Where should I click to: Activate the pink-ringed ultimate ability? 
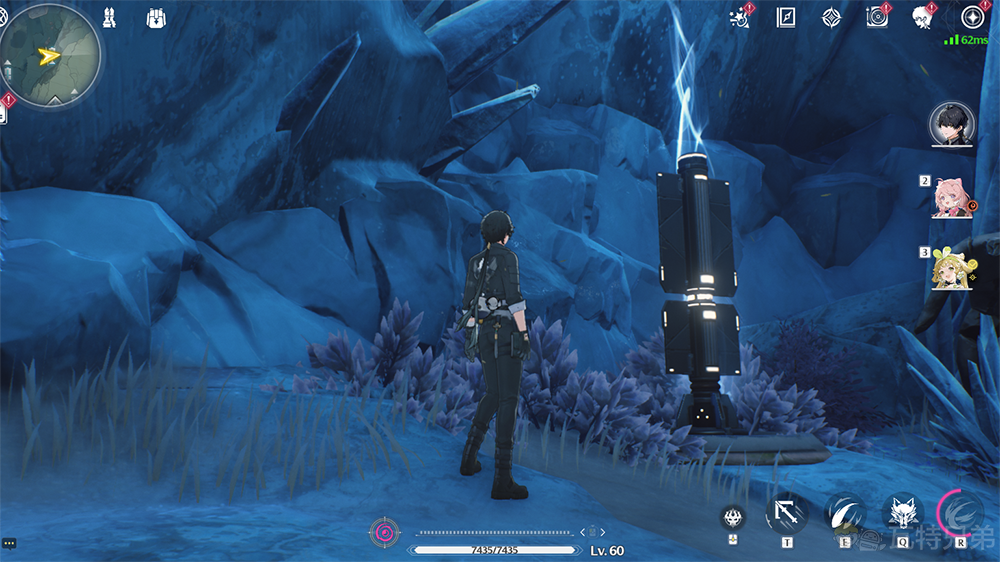(961, 515)
